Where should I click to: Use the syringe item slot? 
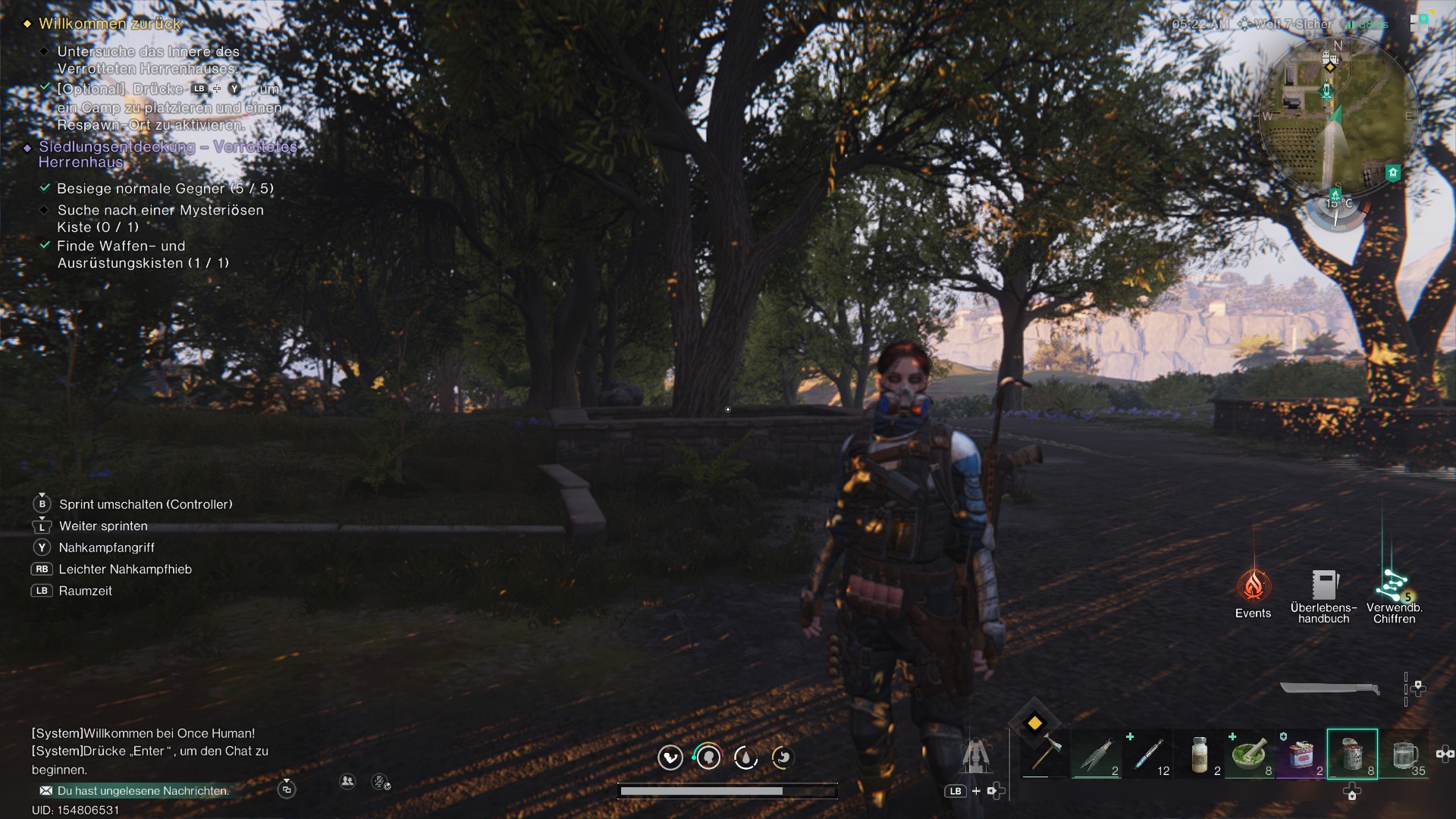1147,755
